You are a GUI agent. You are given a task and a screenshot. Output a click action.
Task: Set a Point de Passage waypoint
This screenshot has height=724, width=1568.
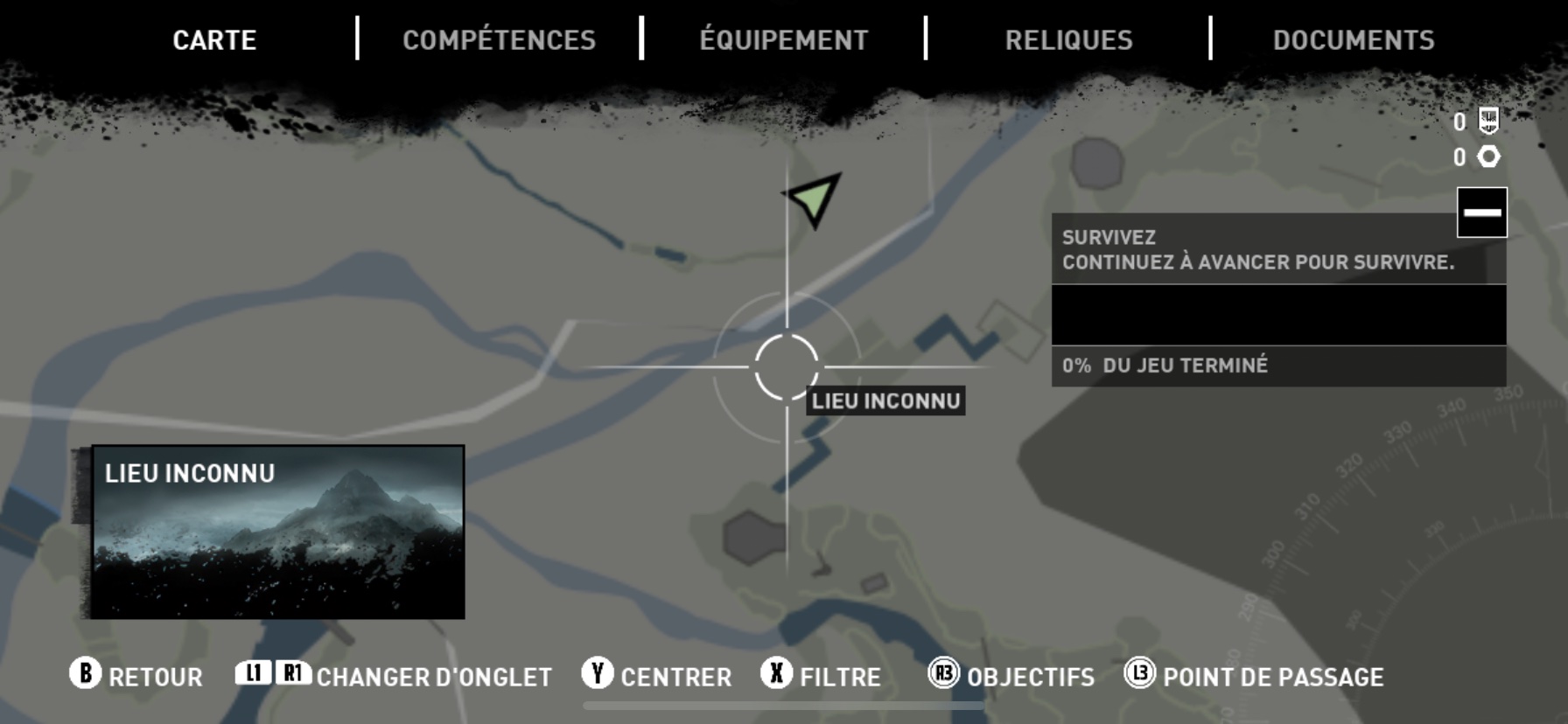[1254, 676]
